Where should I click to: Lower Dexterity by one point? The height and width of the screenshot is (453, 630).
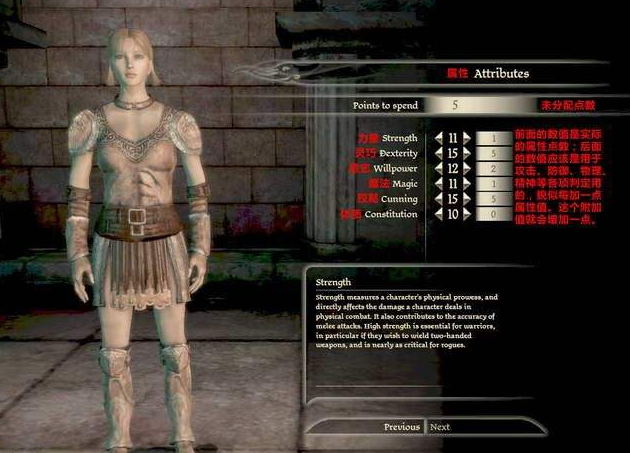(x=438, y=153)
